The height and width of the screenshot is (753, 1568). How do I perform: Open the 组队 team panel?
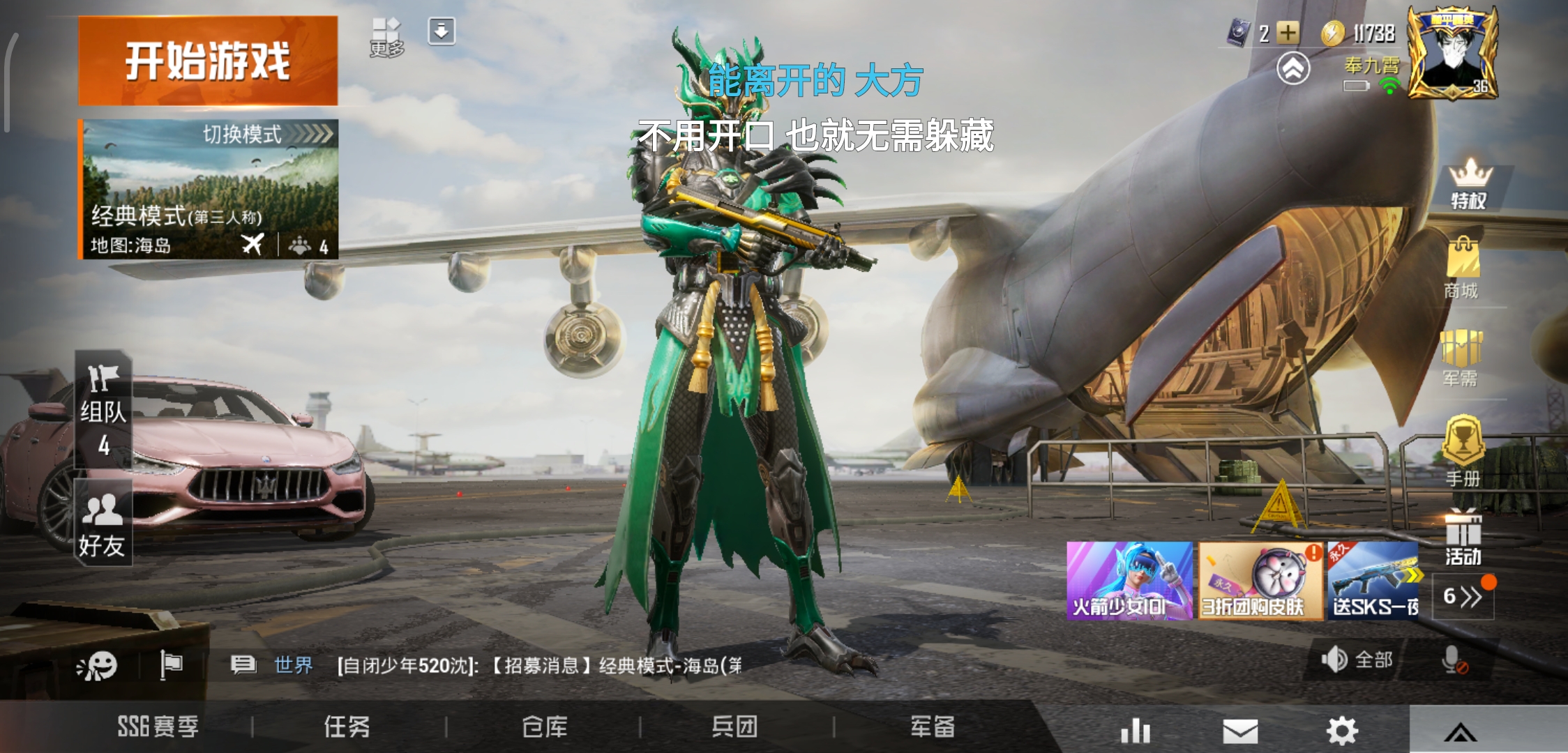click(103, 409)
